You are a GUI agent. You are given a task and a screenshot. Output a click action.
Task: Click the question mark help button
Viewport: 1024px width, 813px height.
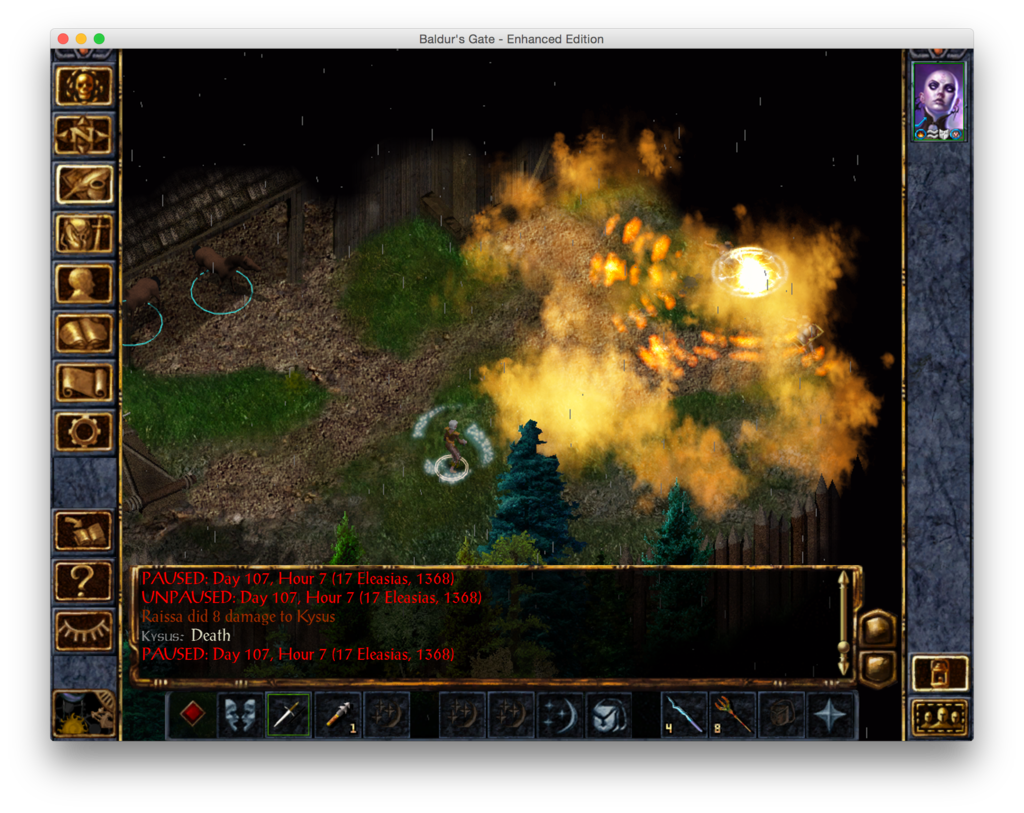tap(84, 580)
